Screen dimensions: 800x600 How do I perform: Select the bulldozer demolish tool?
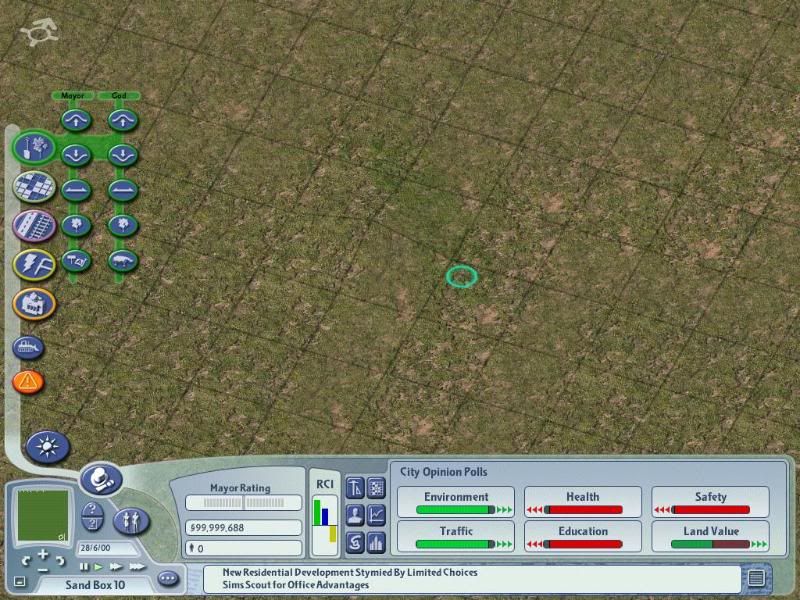(x=28, y=348)
